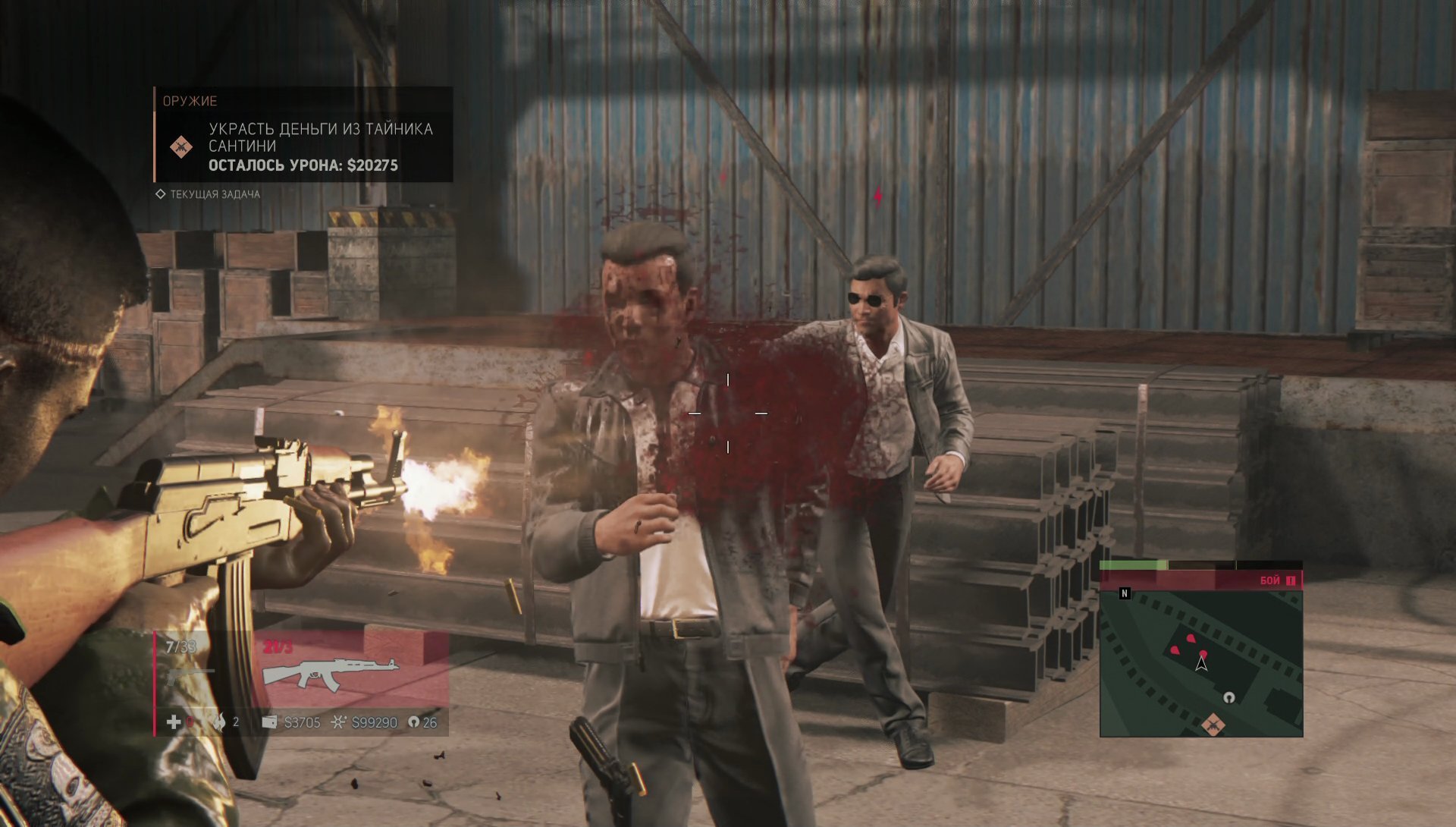Click the red БОЙ combat alert indicator

(x=1277, y=580)
